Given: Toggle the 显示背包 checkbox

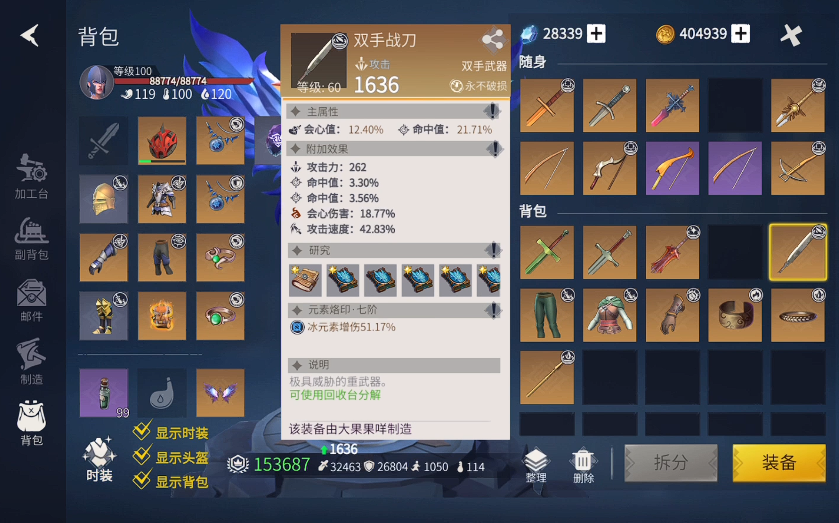Looking at the screenshot, I should pyautogui.click(x=143, y=482).
